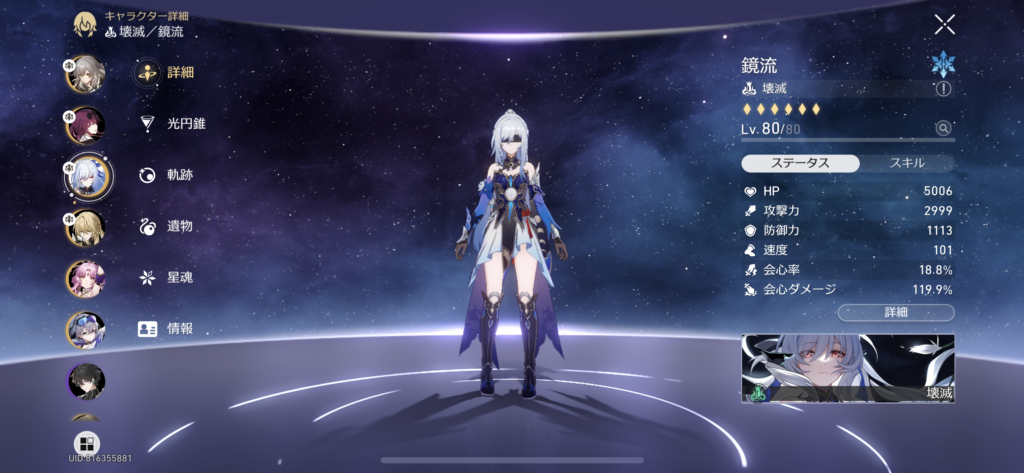Click the 詳細 button under the stats
The height and width of the screenshot is (473, 1024).
(896, 313)
